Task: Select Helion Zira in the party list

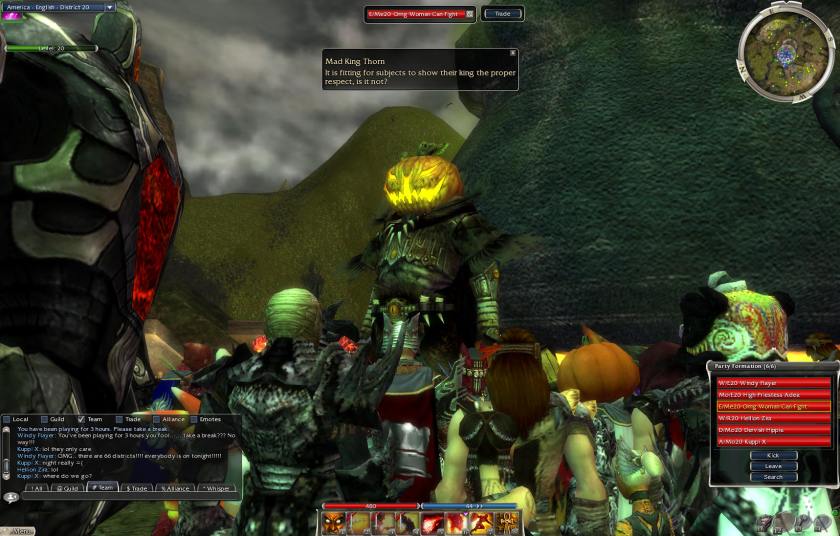Action: coord(773,418)
